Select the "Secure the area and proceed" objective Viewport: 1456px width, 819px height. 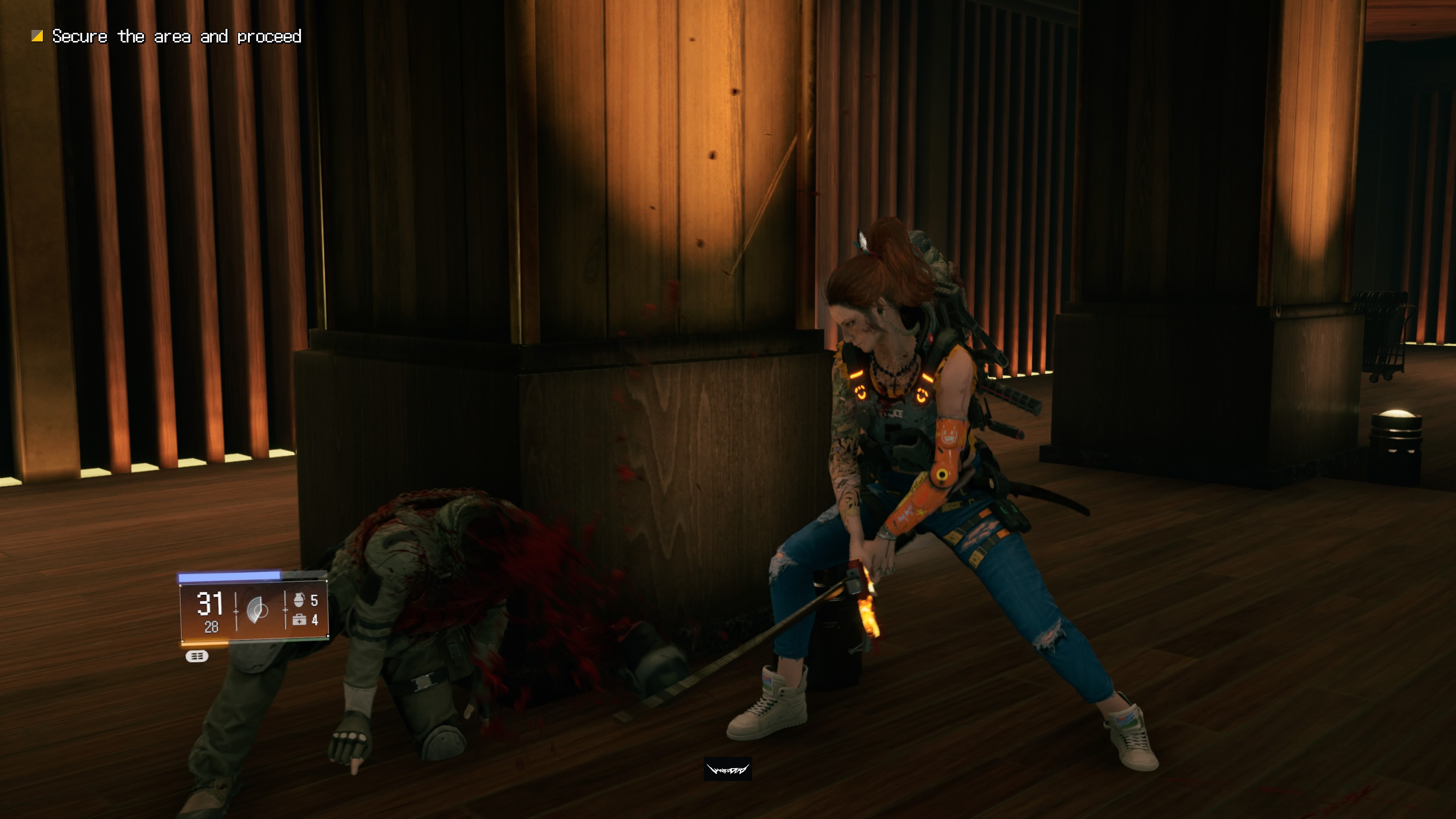click(x=176, y=37)
